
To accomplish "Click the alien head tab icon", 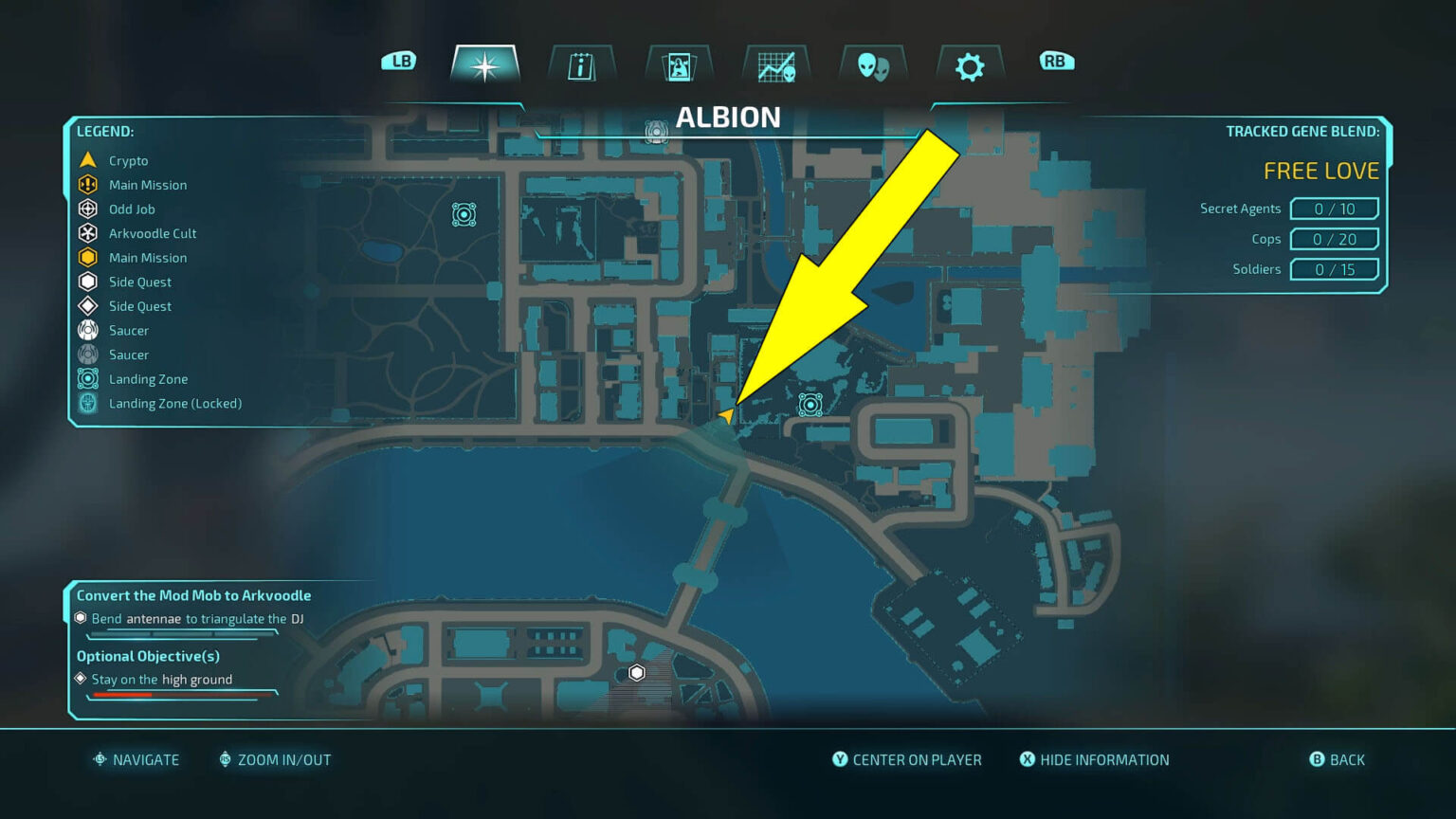I will point(871,64).
